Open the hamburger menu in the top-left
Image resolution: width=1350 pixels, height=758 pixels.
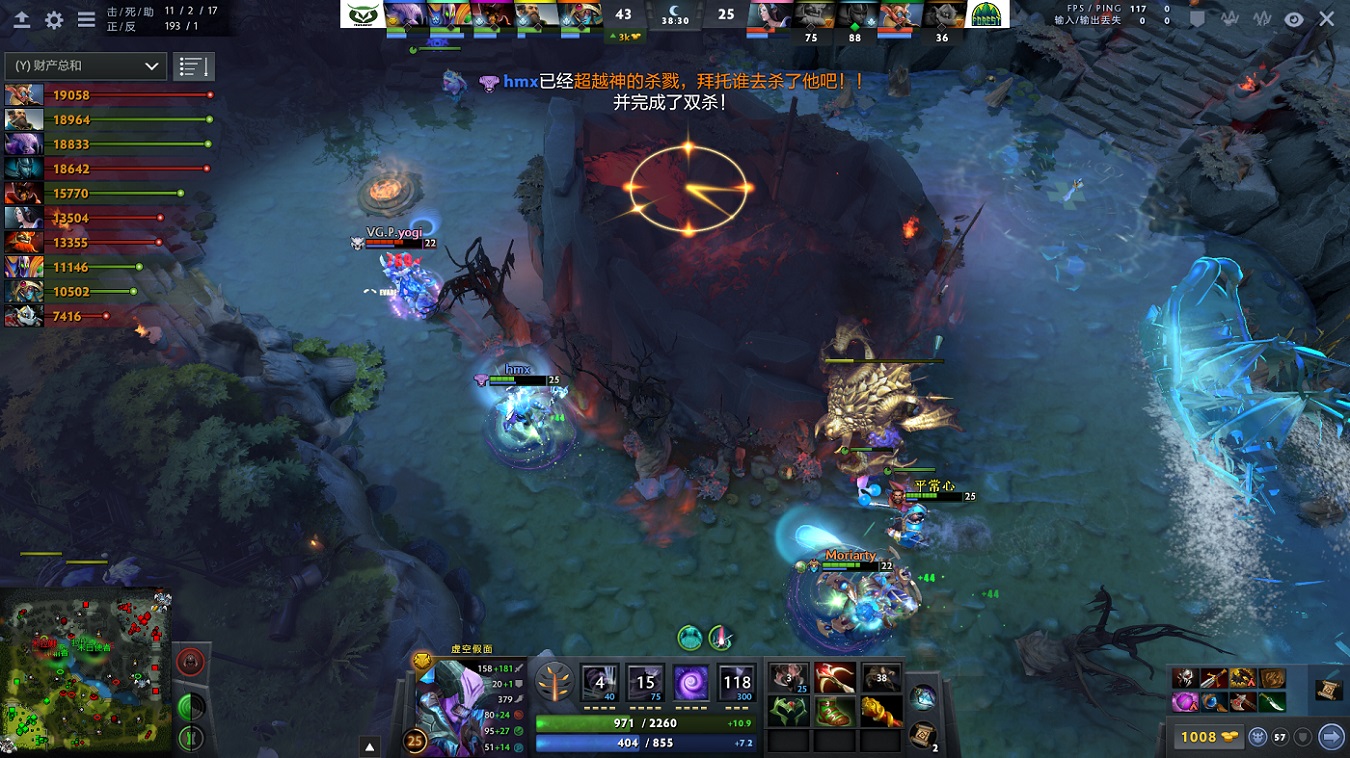[86, 18]
